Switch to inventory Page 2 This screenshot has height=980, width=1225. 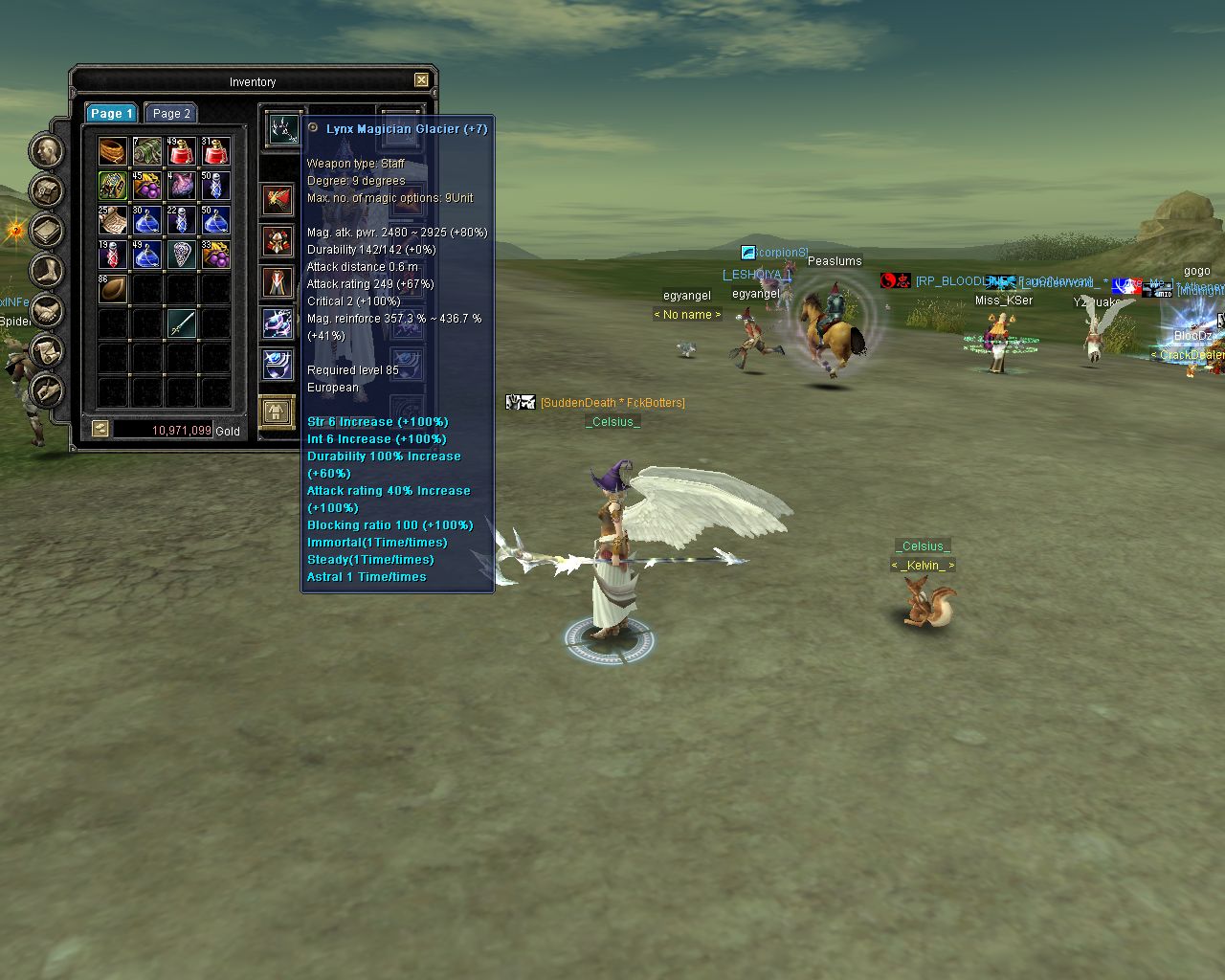pos(171,113)
